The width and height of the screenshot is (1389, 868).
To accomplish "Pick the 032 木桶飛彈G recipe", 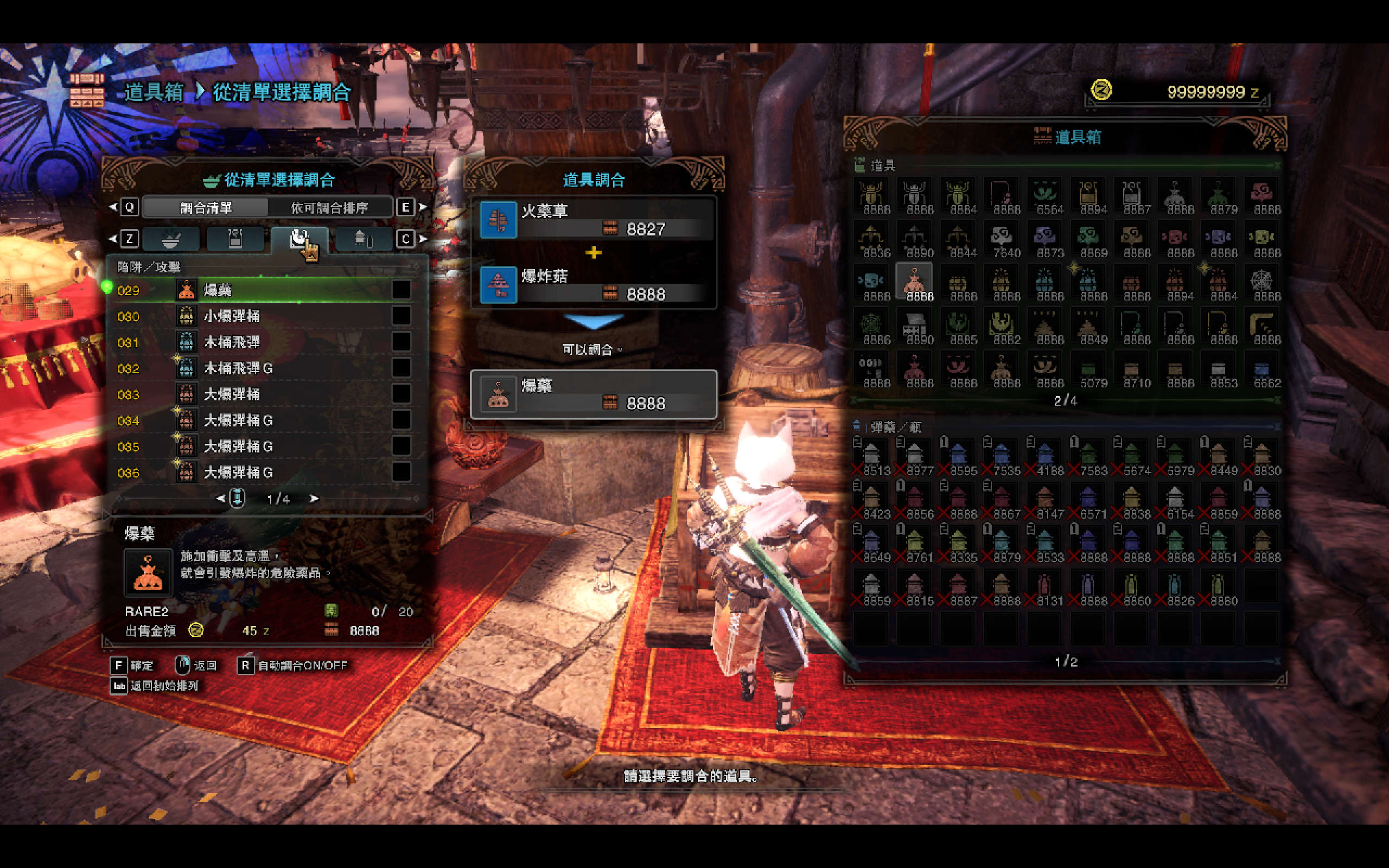I will [258, 368].
